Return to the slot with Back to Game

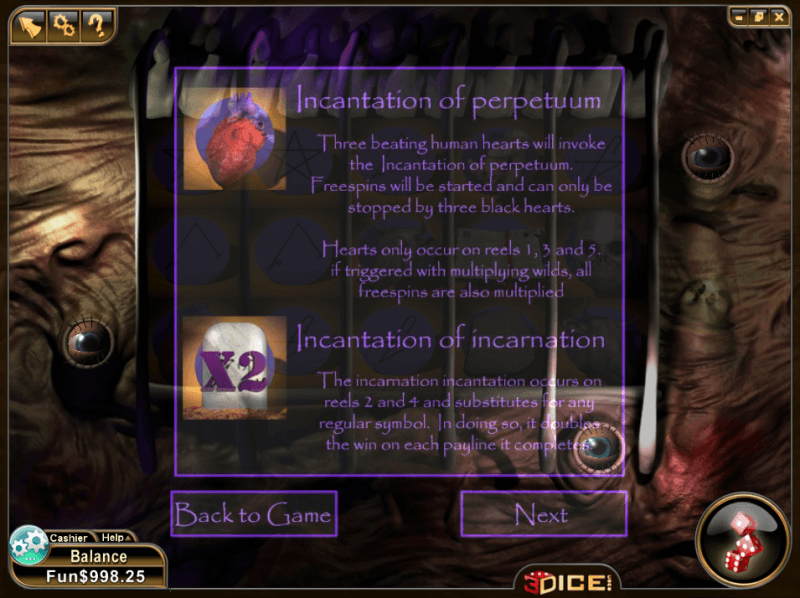(253, 515)
